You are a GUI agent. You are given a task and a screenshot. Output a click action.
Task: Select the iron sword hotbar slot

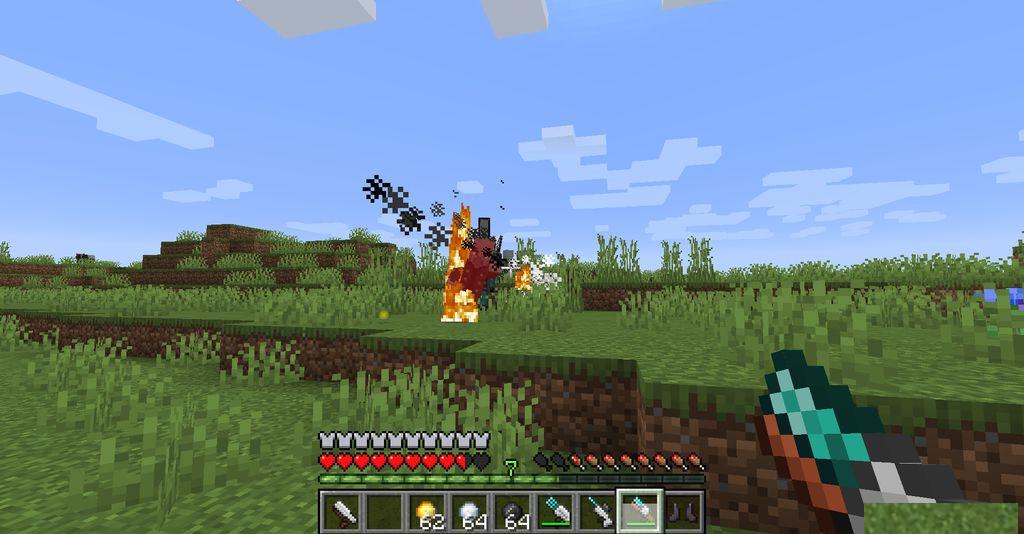point(341,513)
